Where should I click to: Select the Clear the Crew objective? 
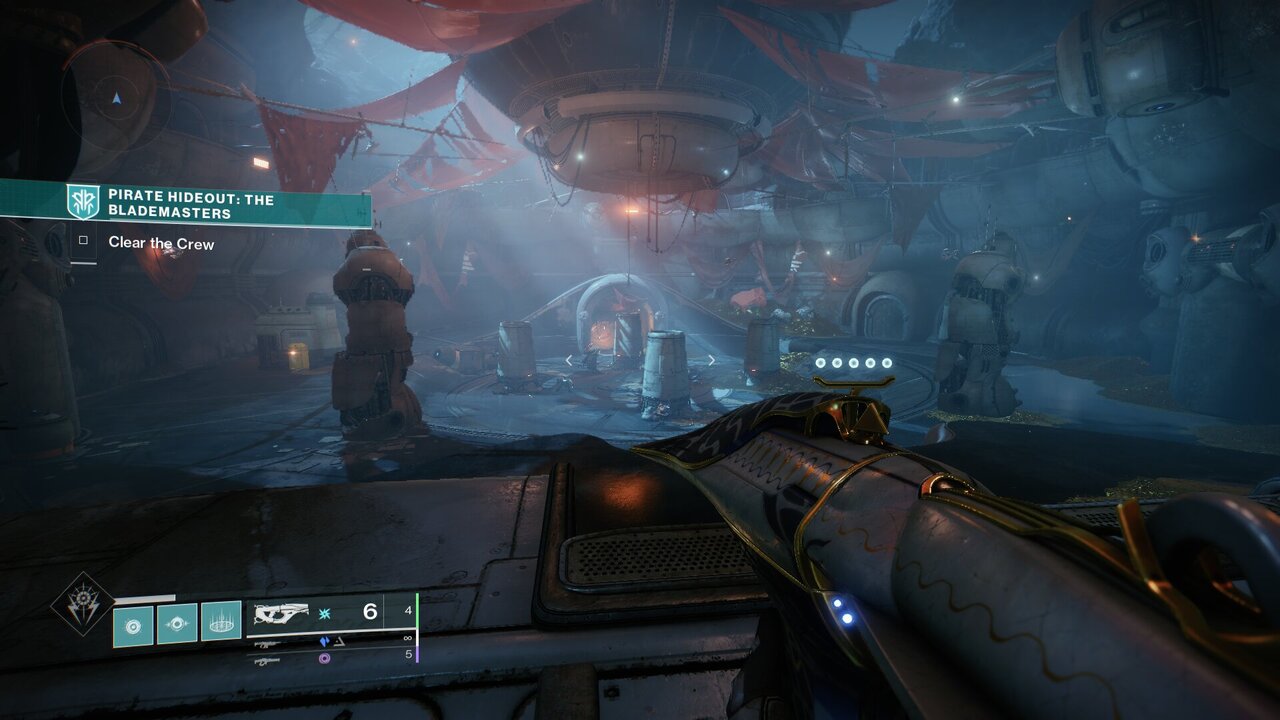click(160, 243)
